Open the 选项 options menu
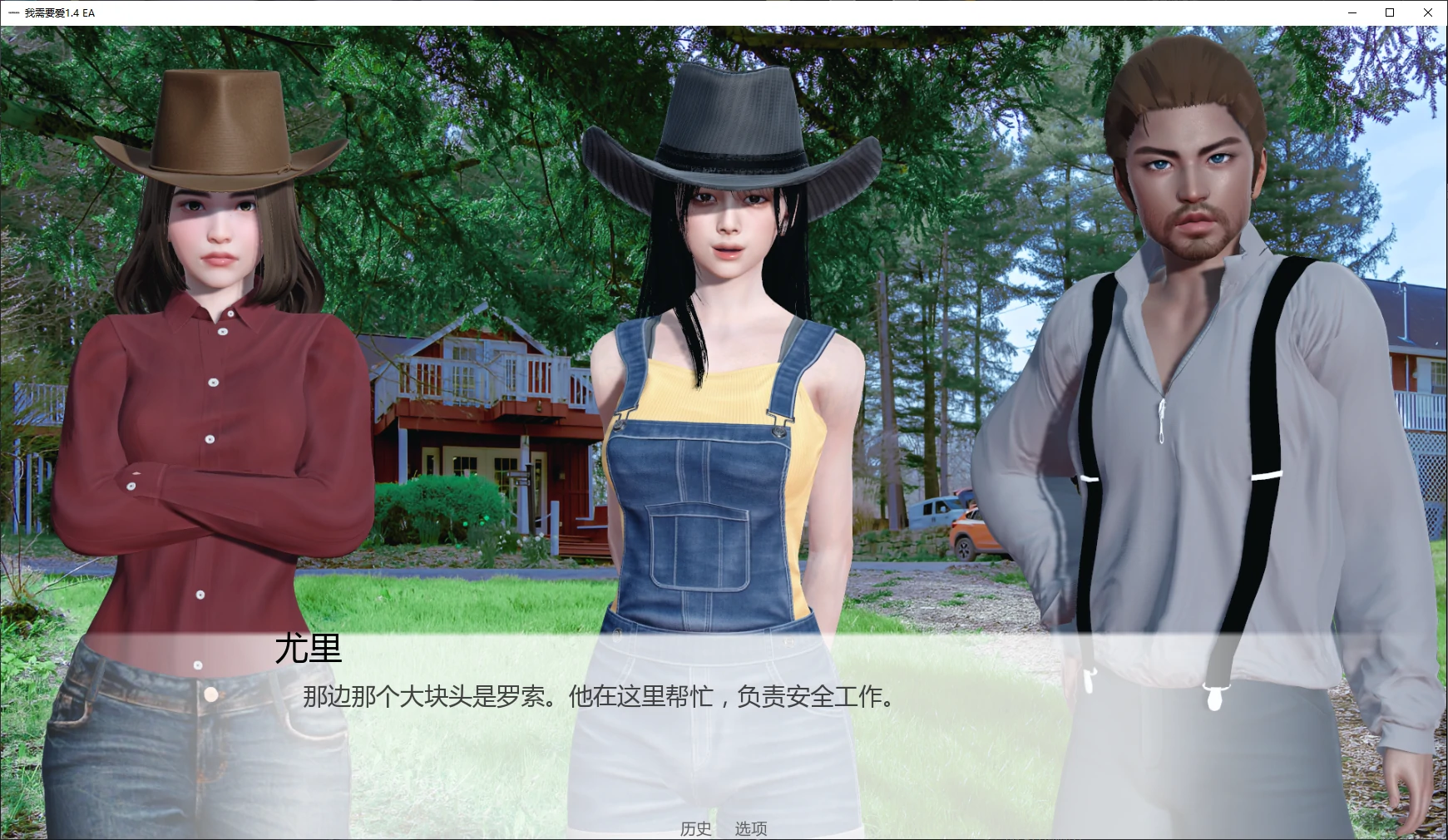The image size is (1448, 840). coord(751,828)
